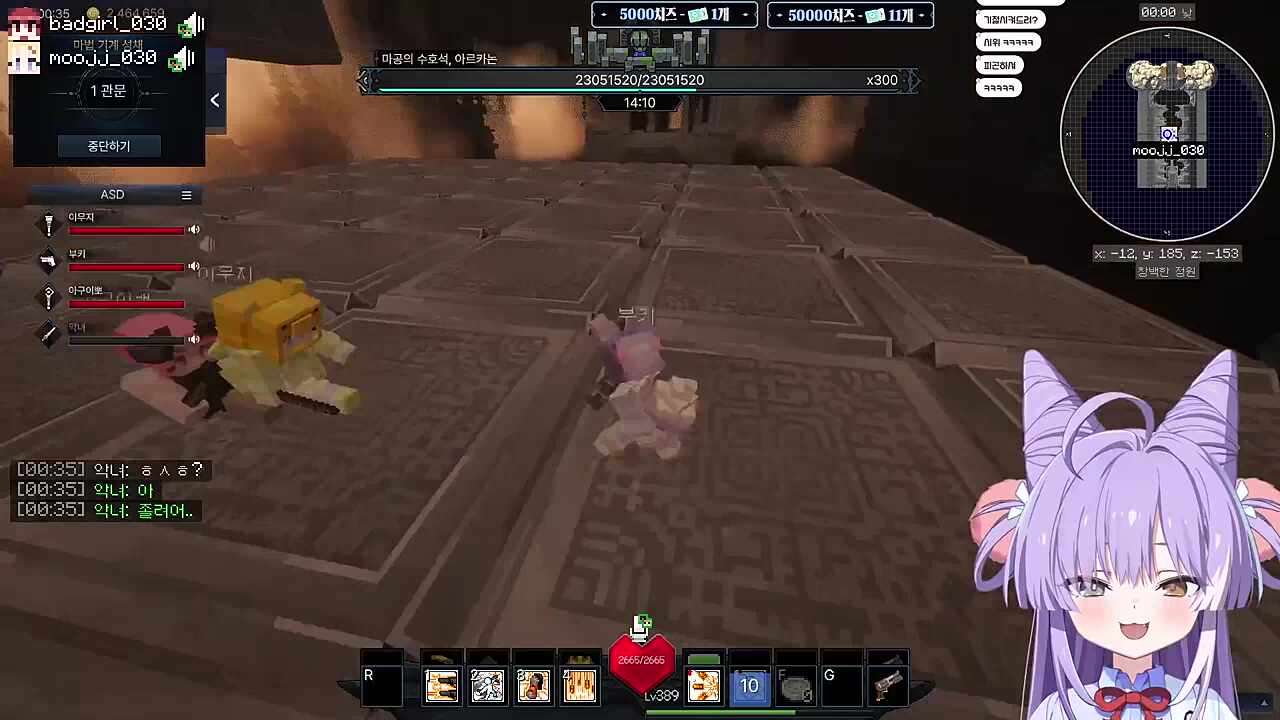Use the skill in hotbar slot 4
This screenshot has height=720, width=1280.
(x=579, y=685)
